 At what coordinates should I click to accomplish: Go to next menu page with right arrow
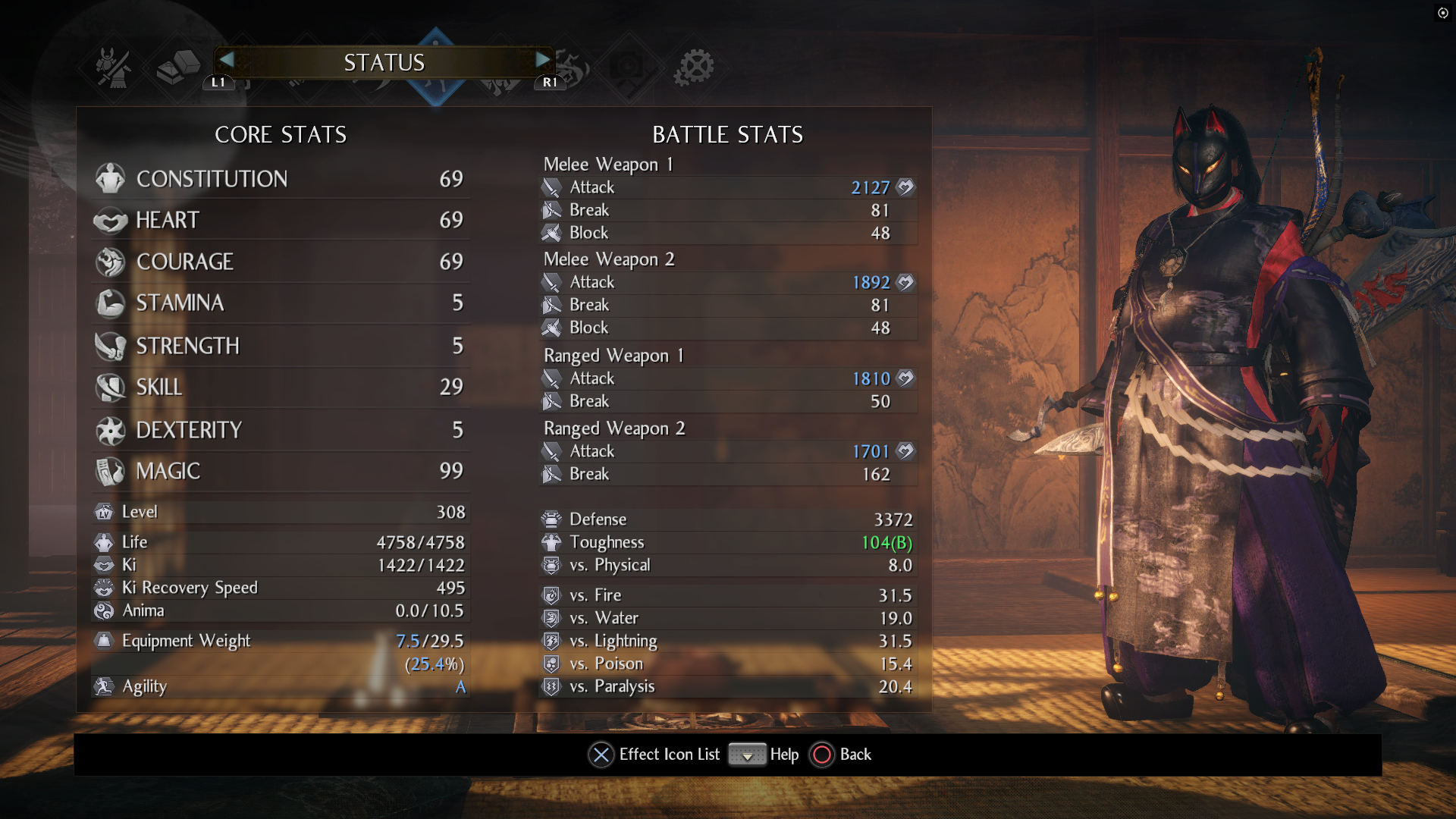click(543, 60)
